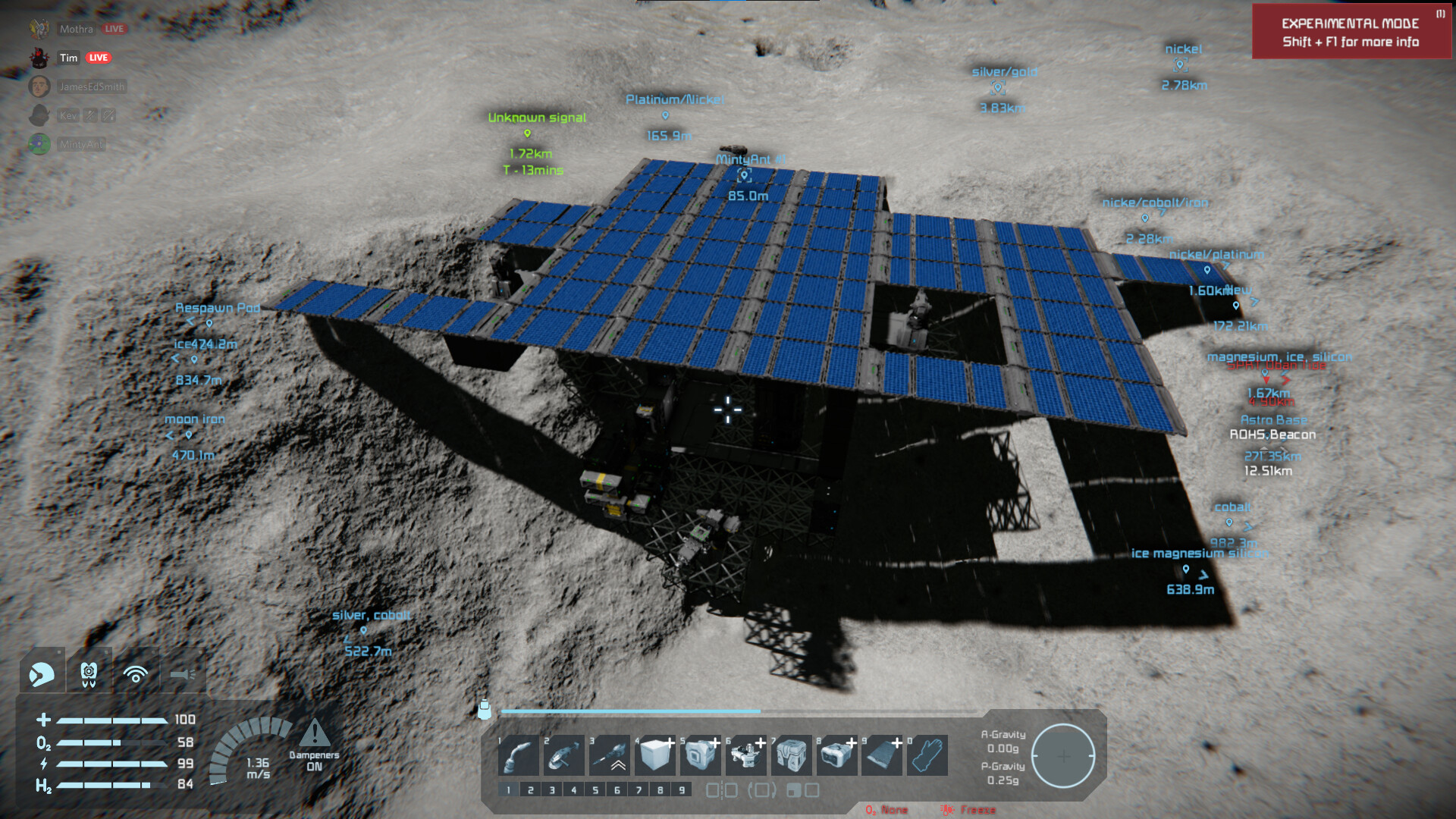This screenshot has width=1456, height=819.
Task: Toggle the broadcasting antenna signal icon
Action: tap(136, 673)
